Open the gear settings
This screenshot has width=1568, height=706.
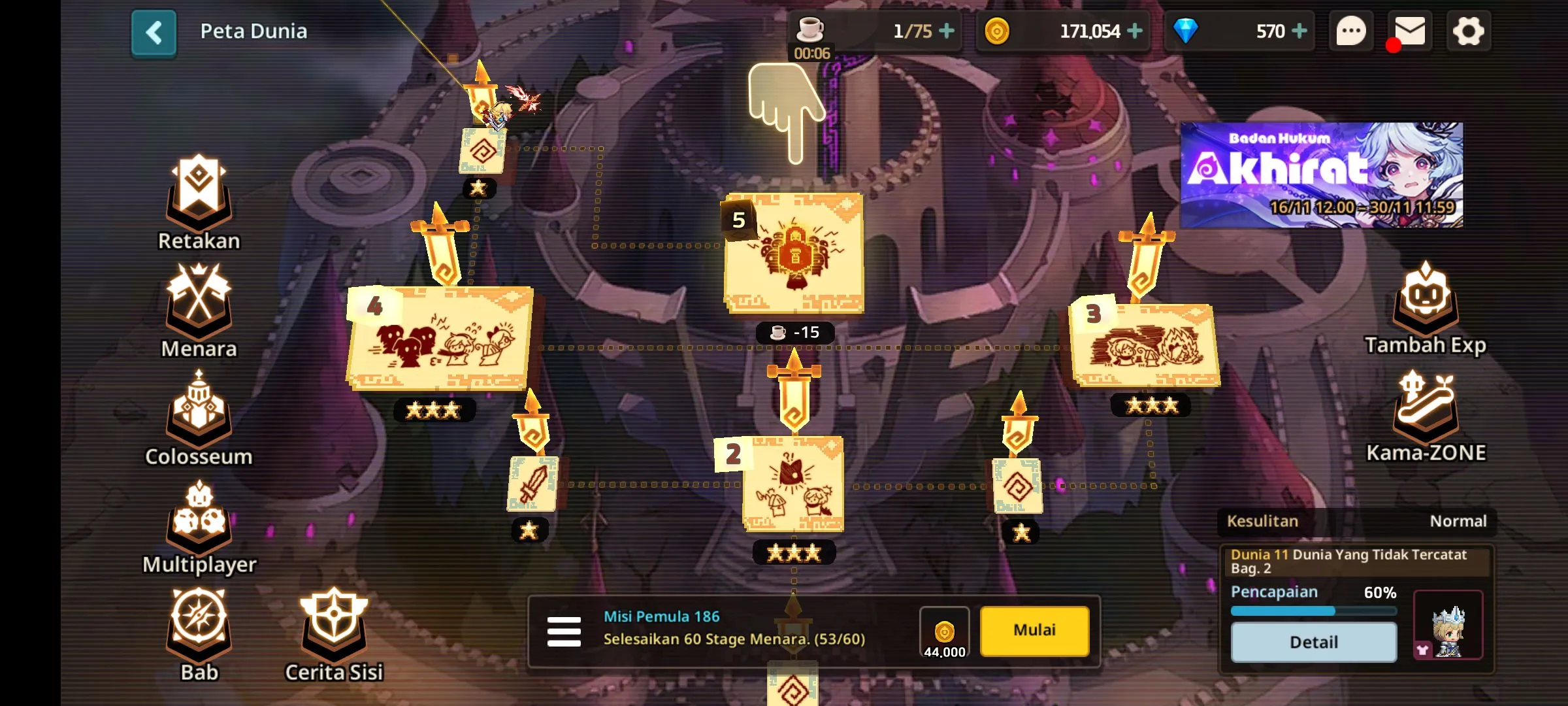tap(1468, 31)
